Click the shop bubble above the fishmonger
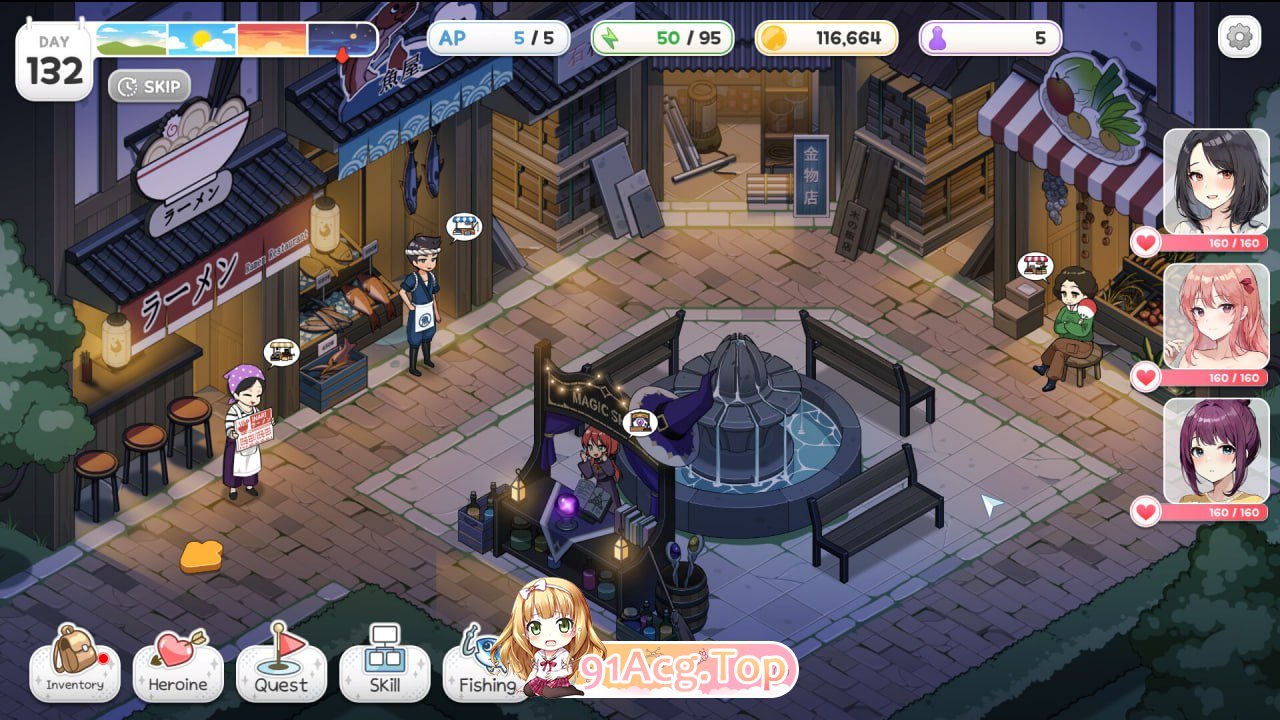Viewport: 1280px width, 720px height. pos(465,227)
